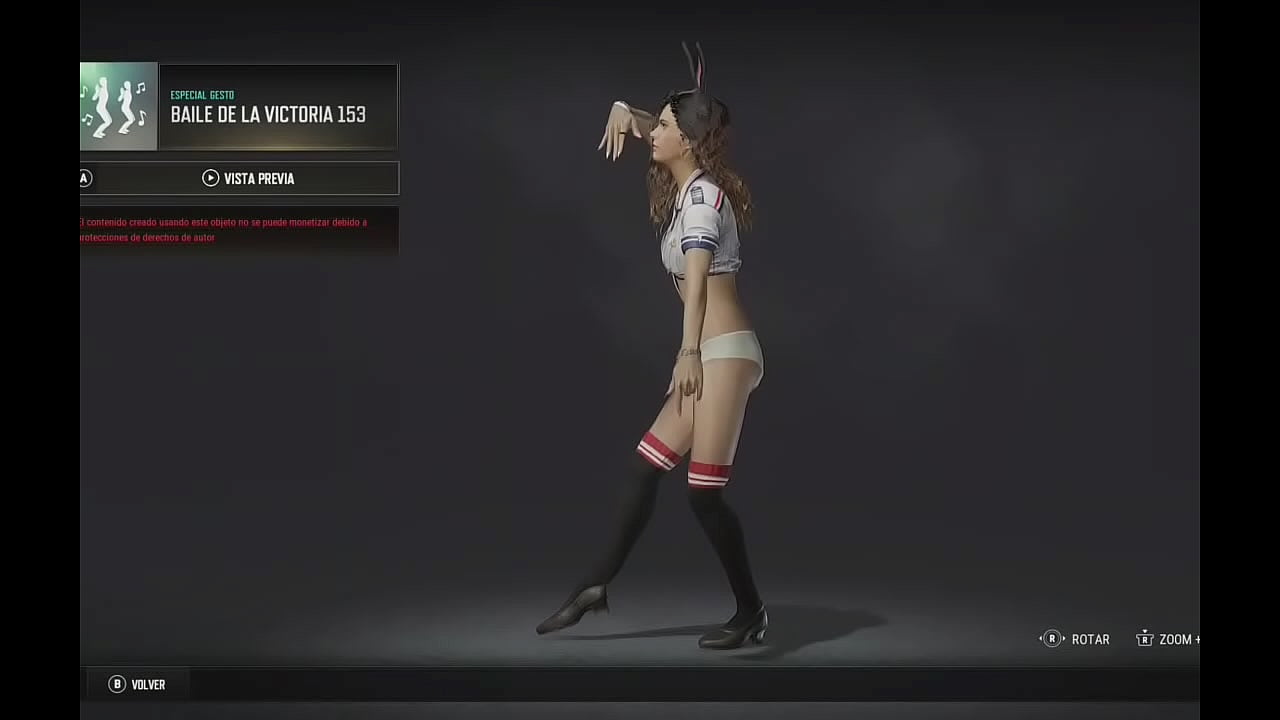Open the BAILE DE LA VICTORIA 153 item header
The height and width of the screenshot is (720, 1280).
(x=266, y=114)
